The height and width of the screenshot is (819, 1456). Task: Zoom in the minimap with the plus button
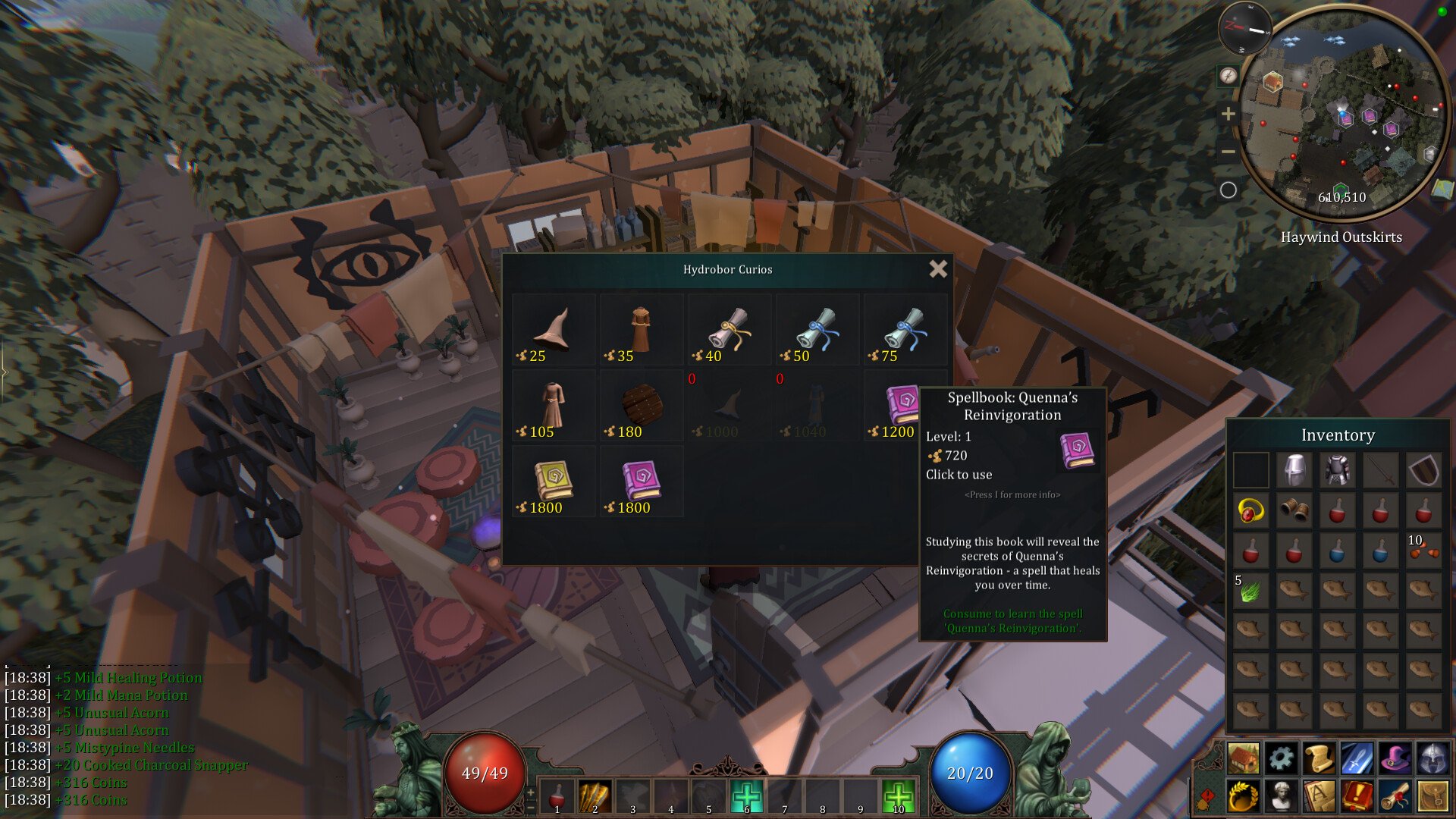point(1228,115)
